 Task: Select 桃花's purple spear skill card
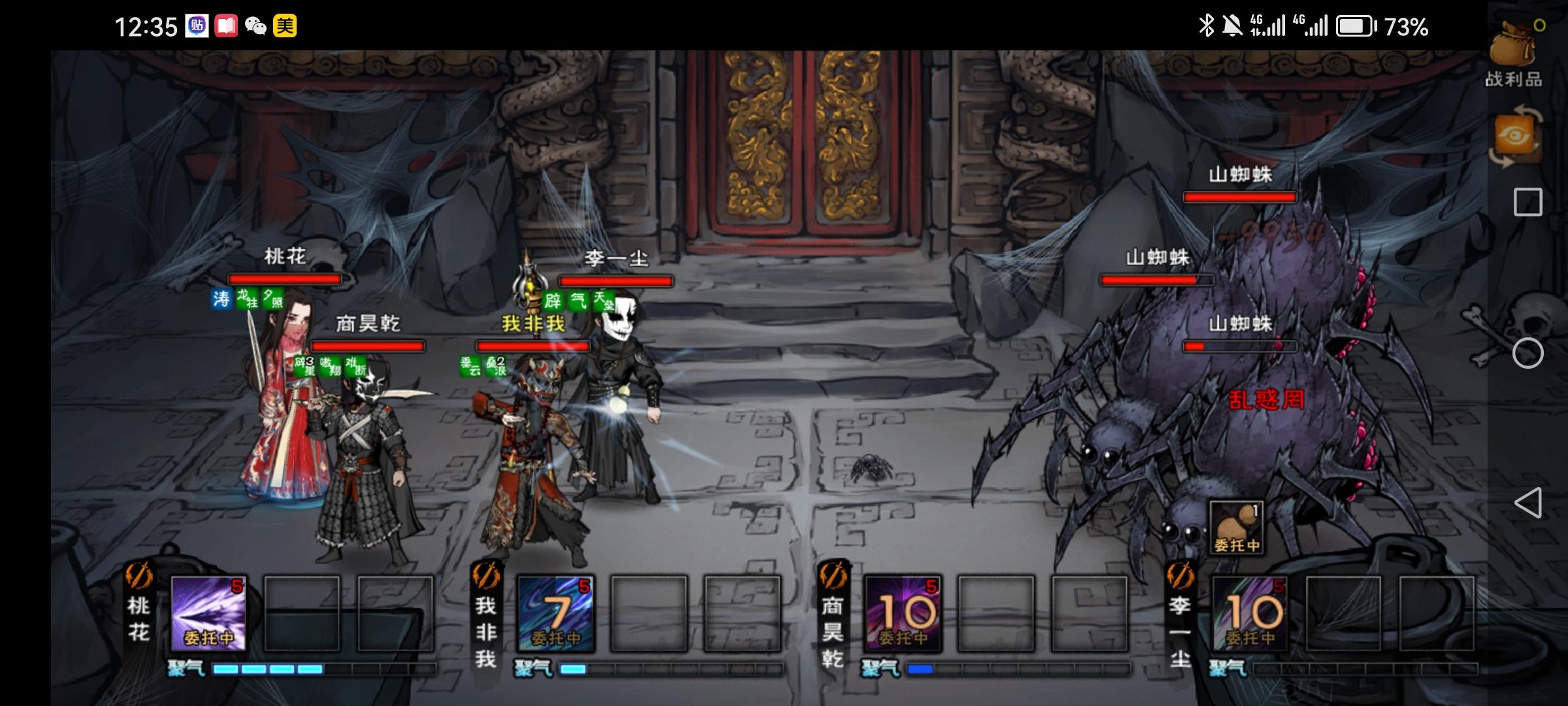208,614
